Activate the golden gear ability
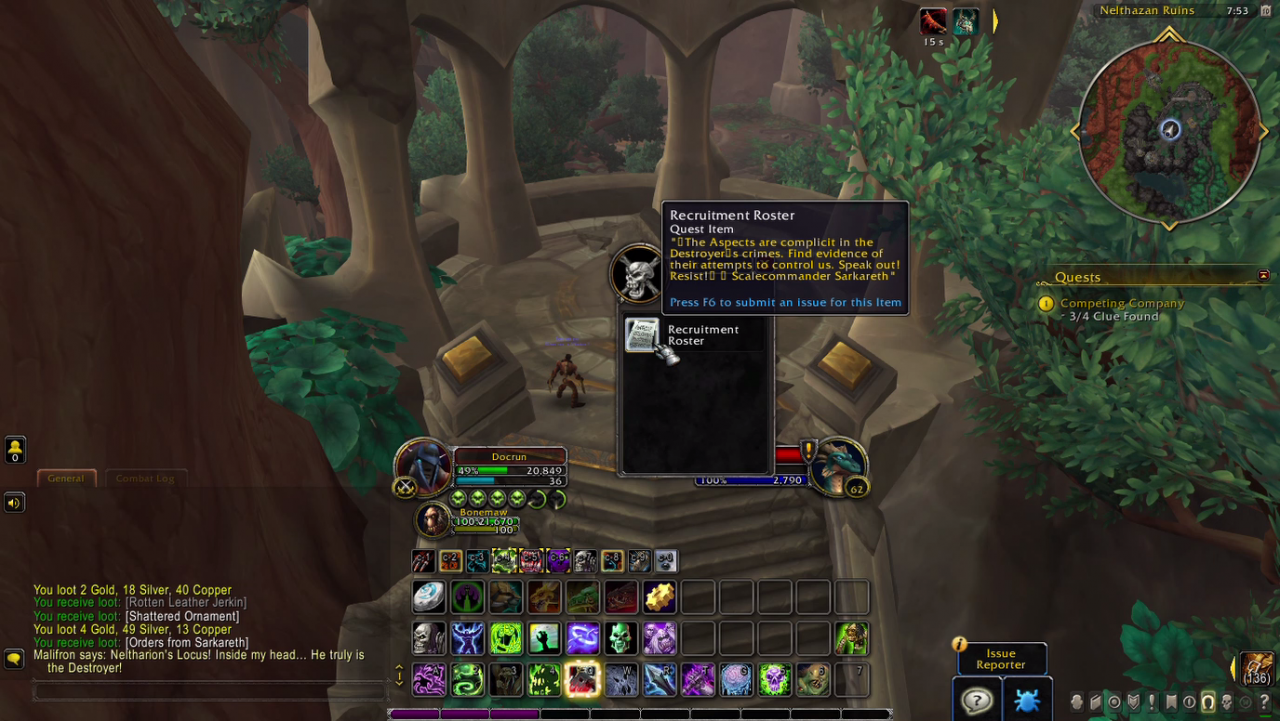The width and height of the screenshot is (1280, 721). [x=659, y=597]
